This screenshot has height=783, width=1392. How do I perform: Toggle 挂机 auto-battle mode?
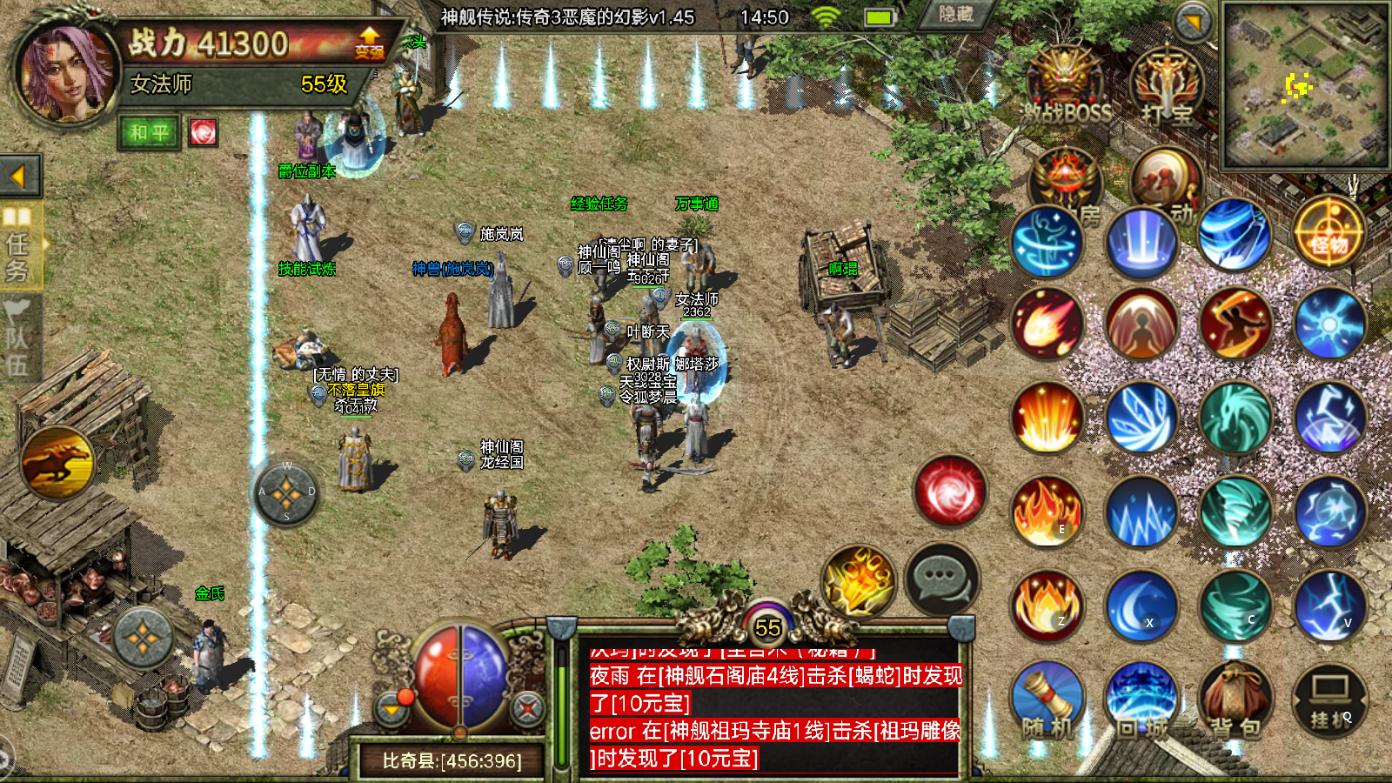click(1329, 699)
